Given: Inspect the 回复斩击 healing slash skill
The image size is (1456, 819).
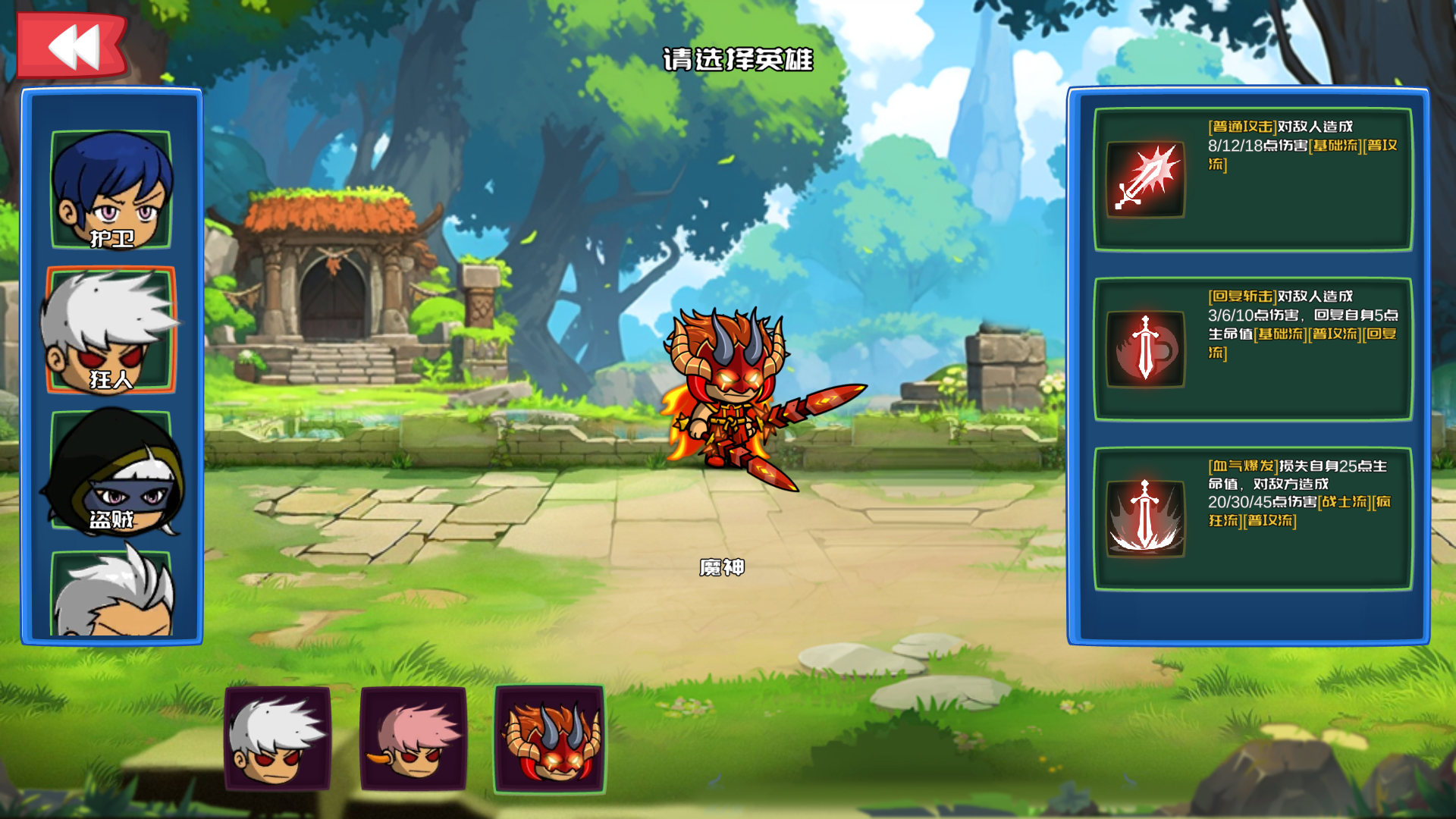Looking at the screenshot, I should click(1145, 349).
